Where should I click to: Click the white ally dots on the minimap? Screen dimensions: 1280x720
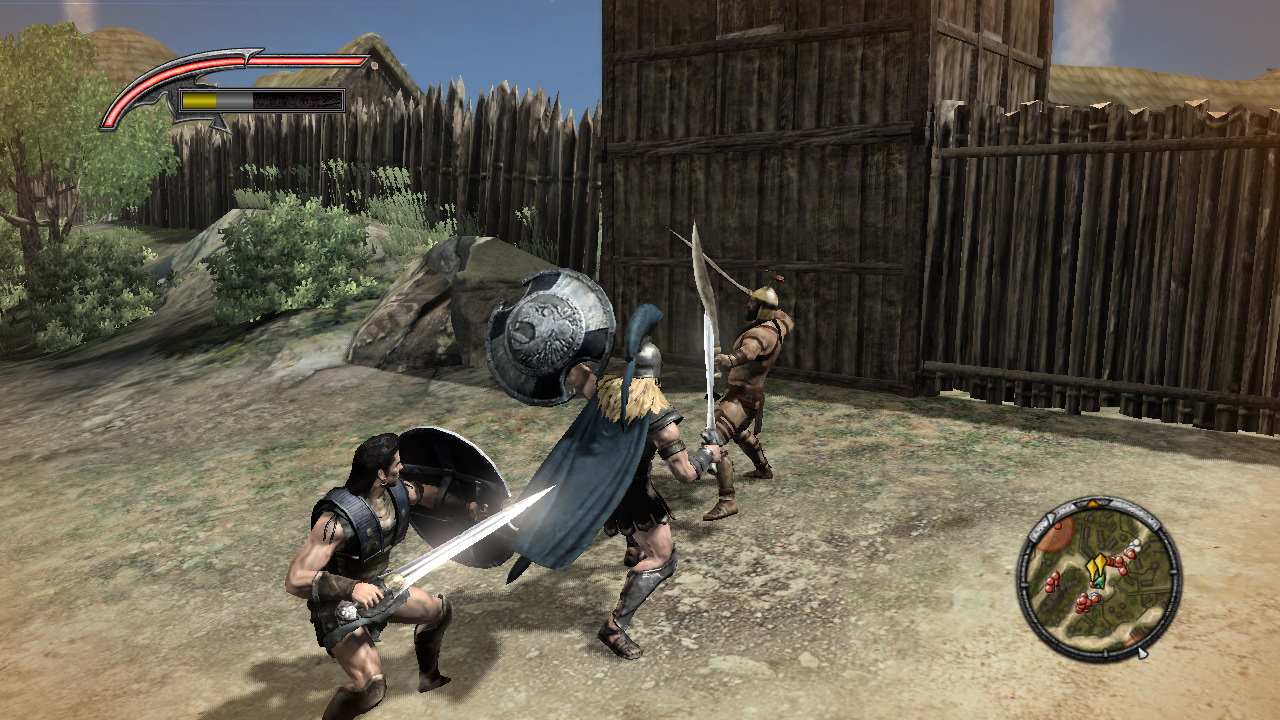point(1134,544)
